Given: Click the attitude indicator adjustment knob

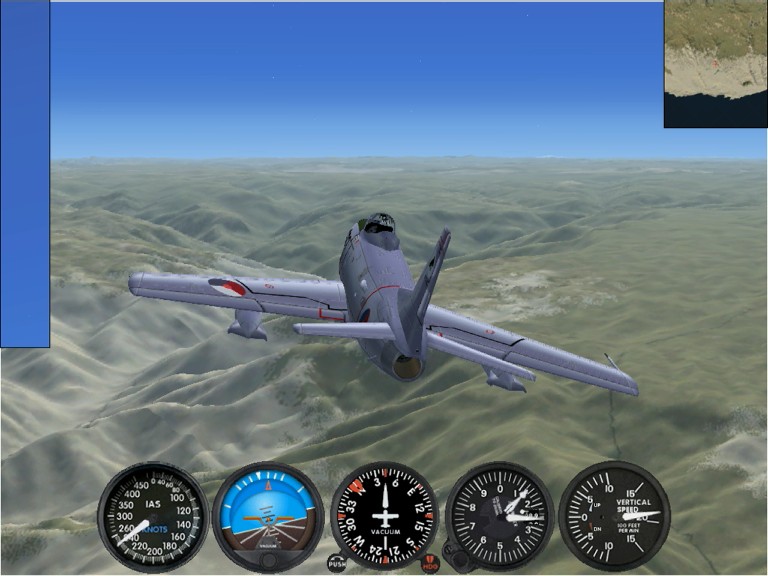Looking at the screenshot, I should coord(268,561).
